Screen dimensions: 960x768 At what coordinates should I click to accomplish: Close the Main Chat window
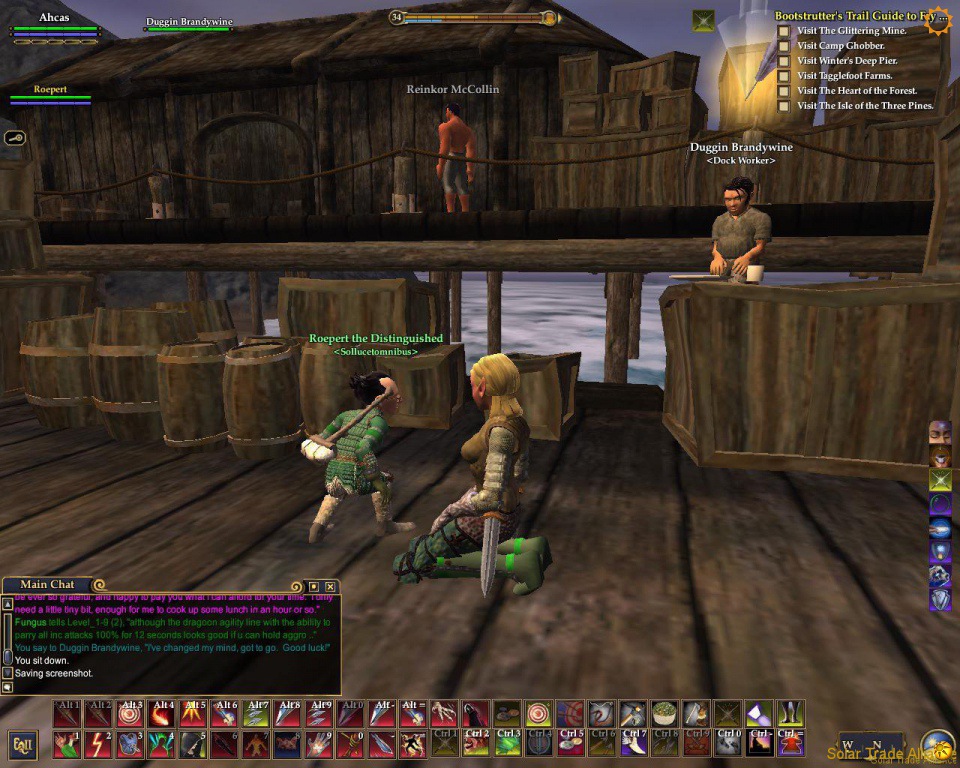331,586
